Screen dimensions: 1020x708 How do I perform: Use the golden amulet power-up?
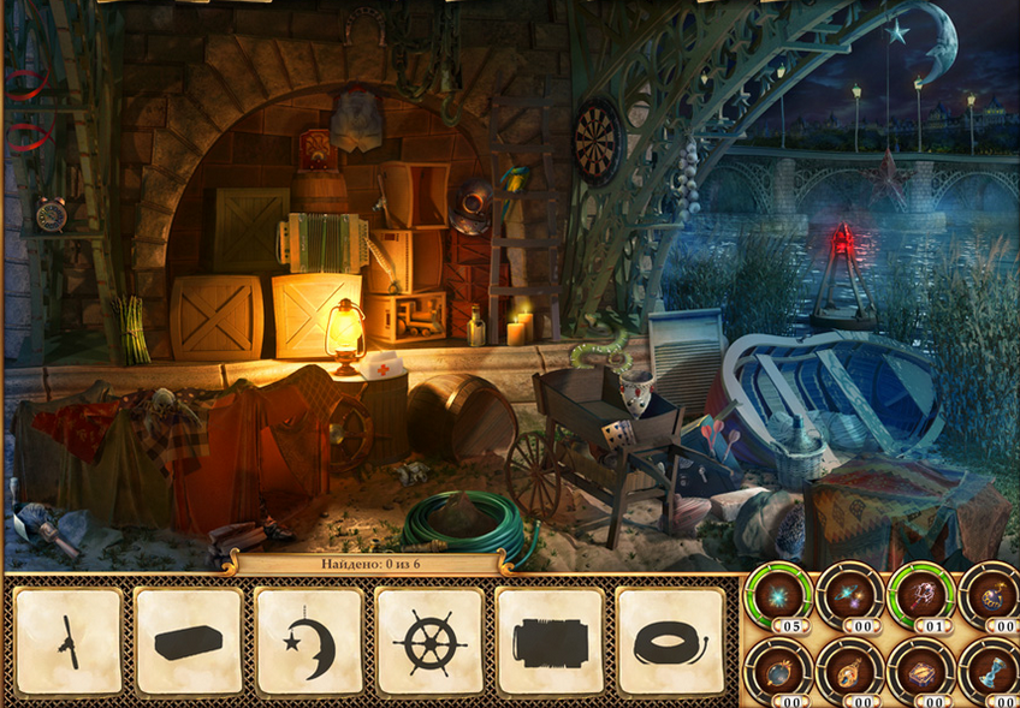(x=849, y=672)
